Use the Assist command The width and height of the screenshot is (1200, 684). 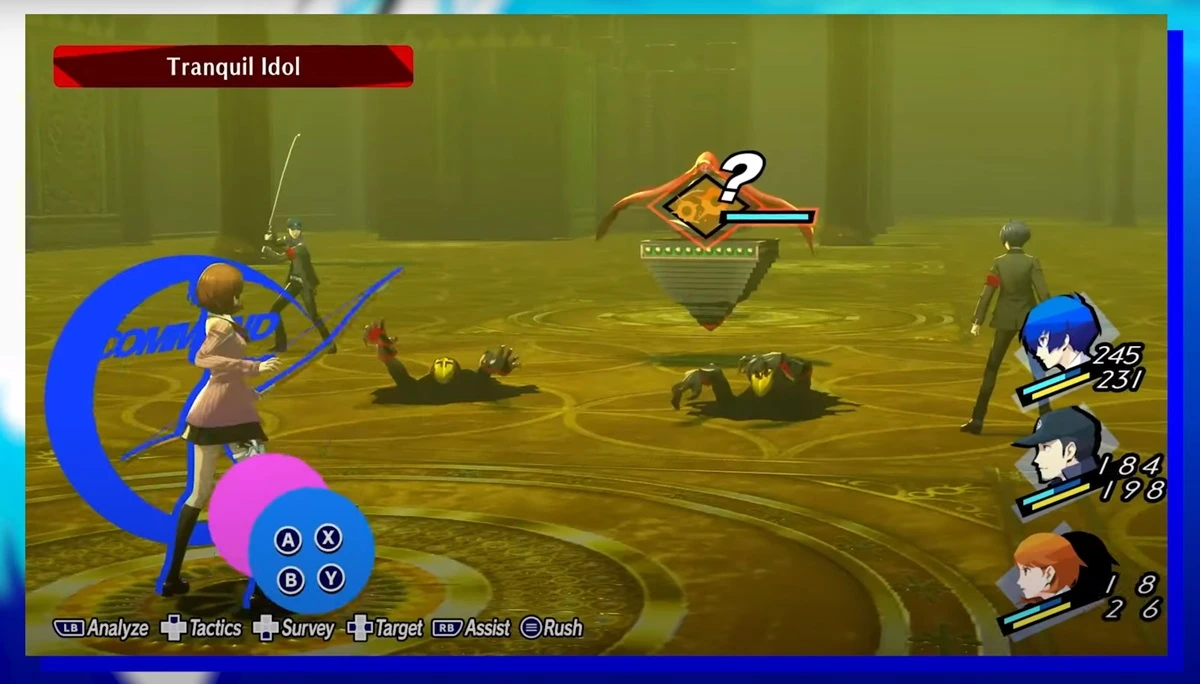coord(471,628)
